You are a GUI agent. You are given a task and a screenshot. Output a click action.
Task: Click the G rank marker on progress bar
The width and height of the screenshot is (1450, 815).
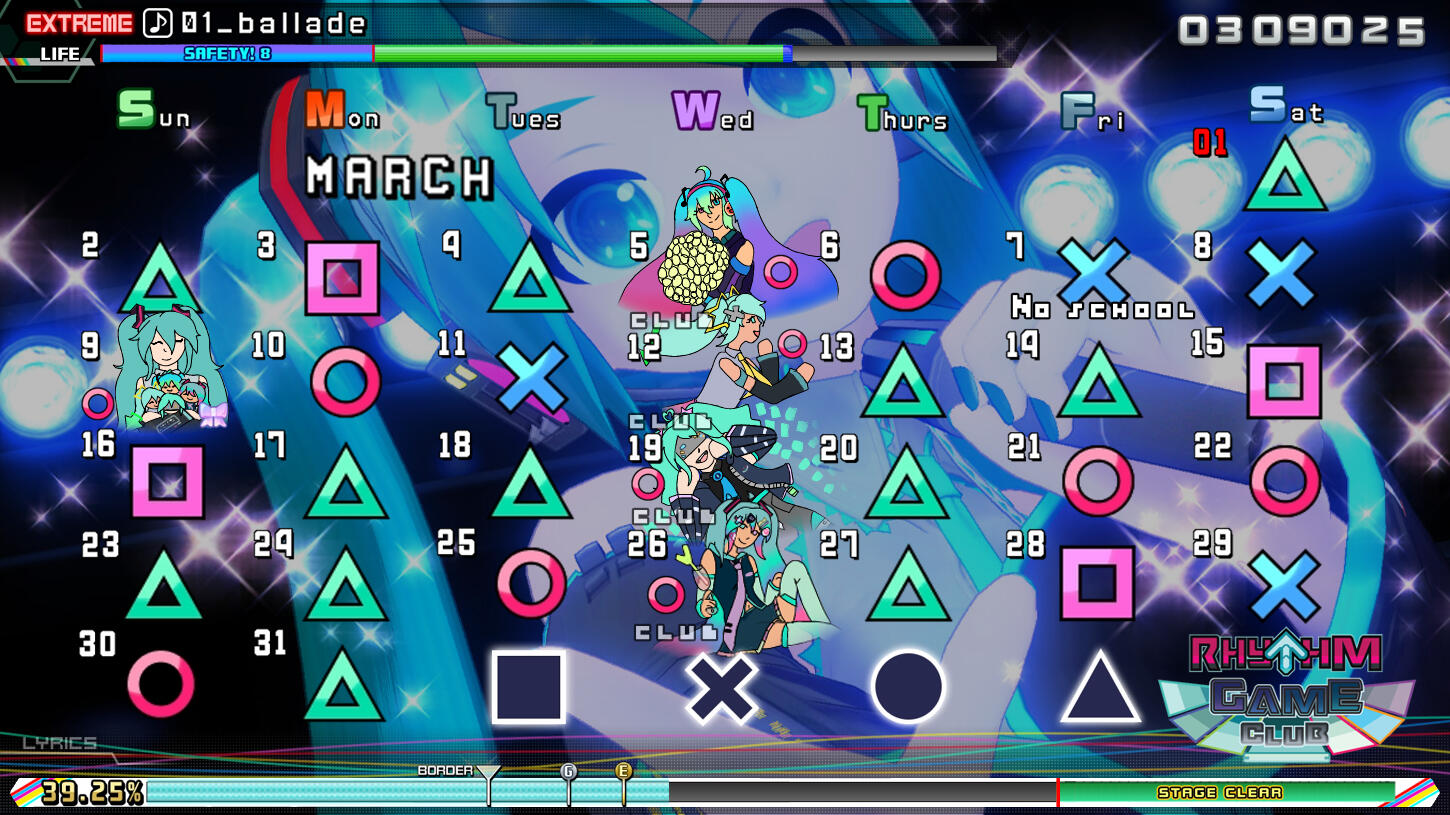pyautogui.click(x=569, y=772)
